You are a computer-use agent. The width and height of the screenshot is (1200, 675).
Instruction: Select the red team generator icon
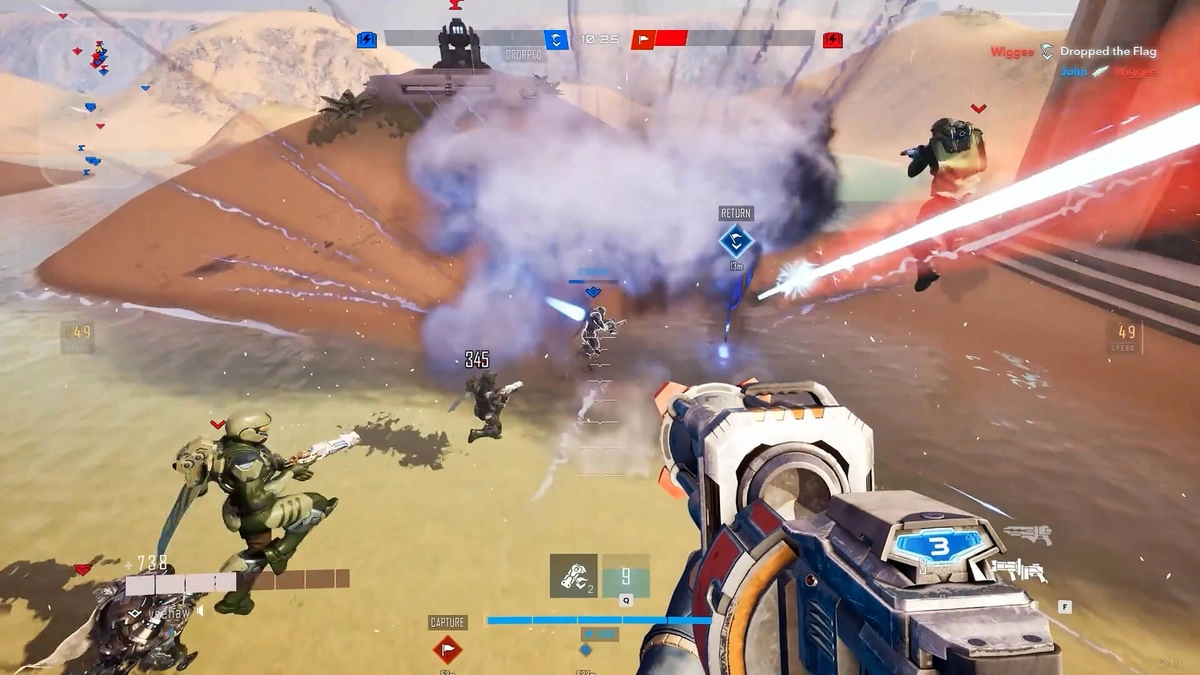point(832,40)
